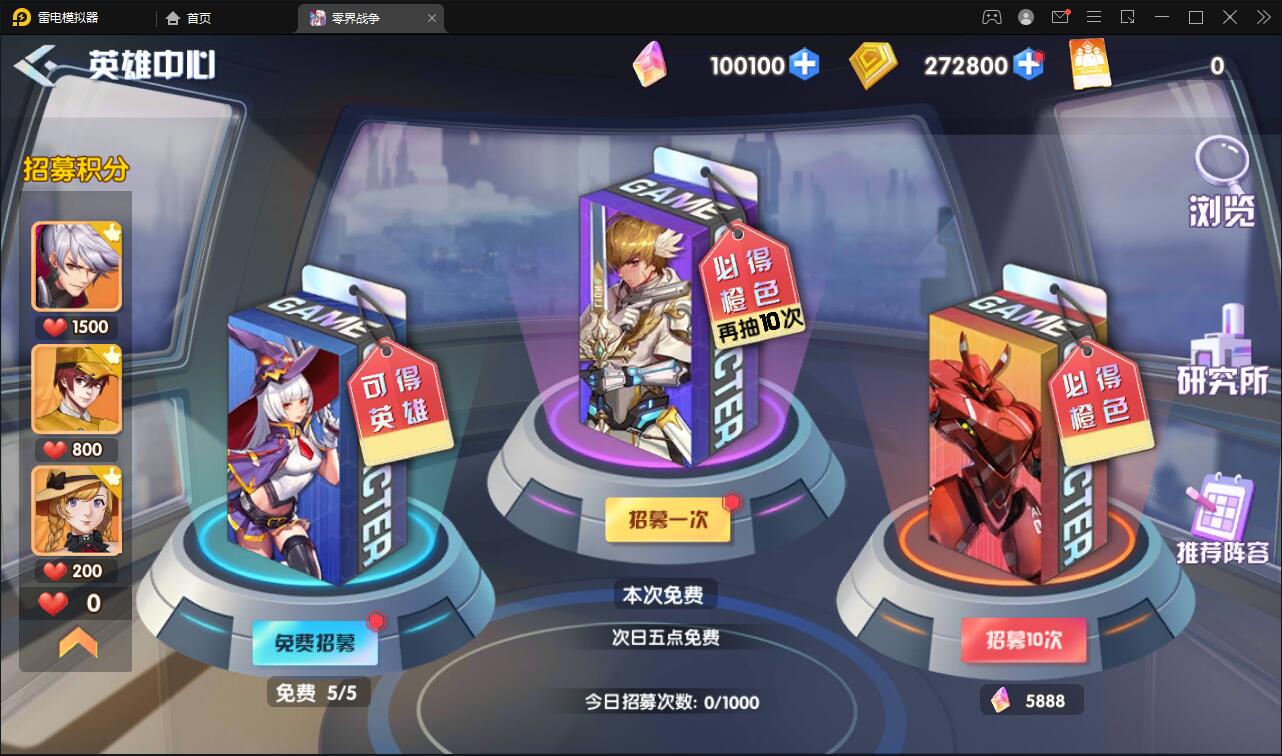Open the mail icon with red notification dot
The width and height of the screenshot is (1282, 756).
(1060, 17)
